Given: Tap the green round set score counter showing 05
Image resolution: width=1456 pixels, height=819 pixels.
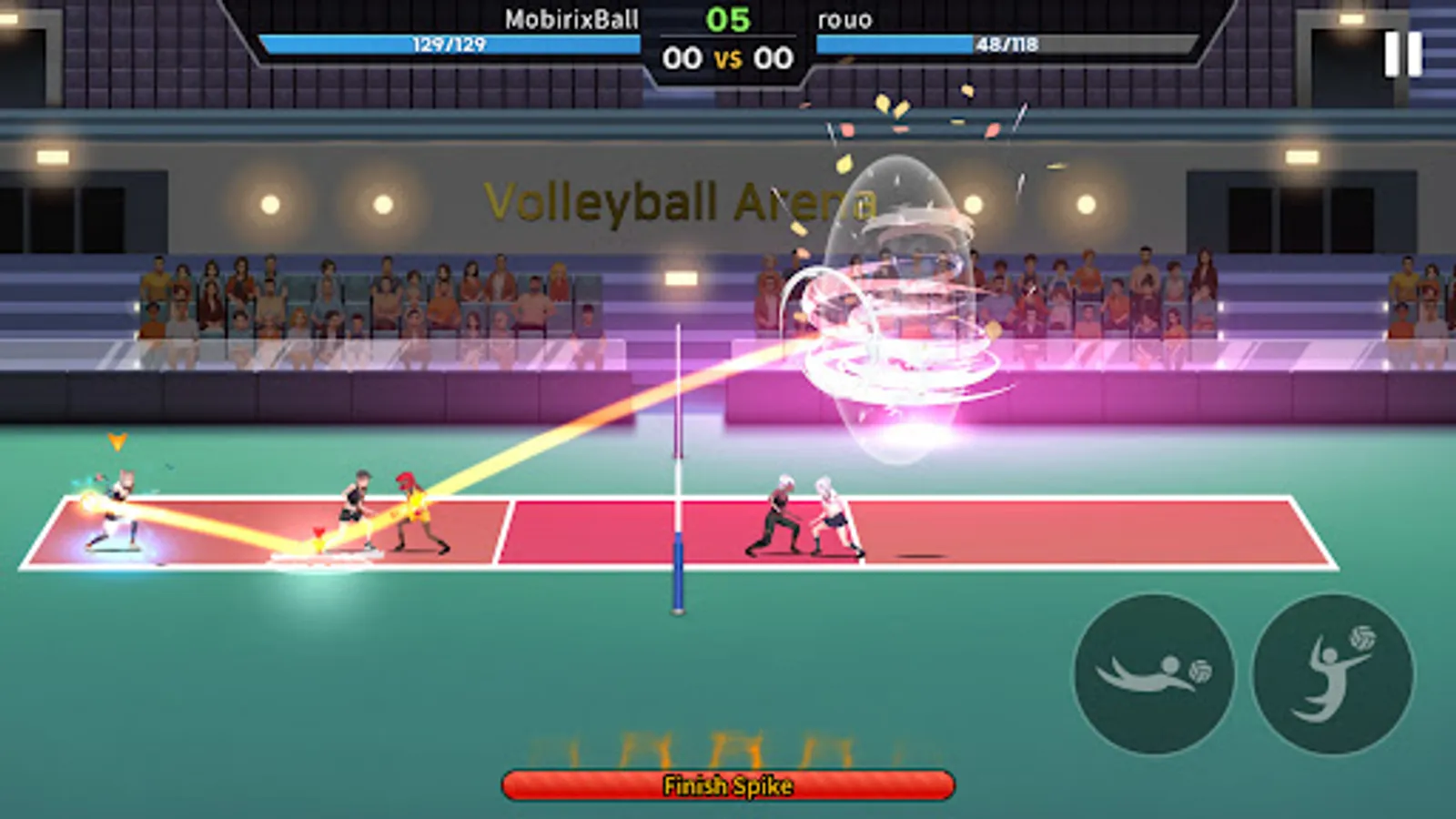Looking at the screenshot, I should 728,16.
